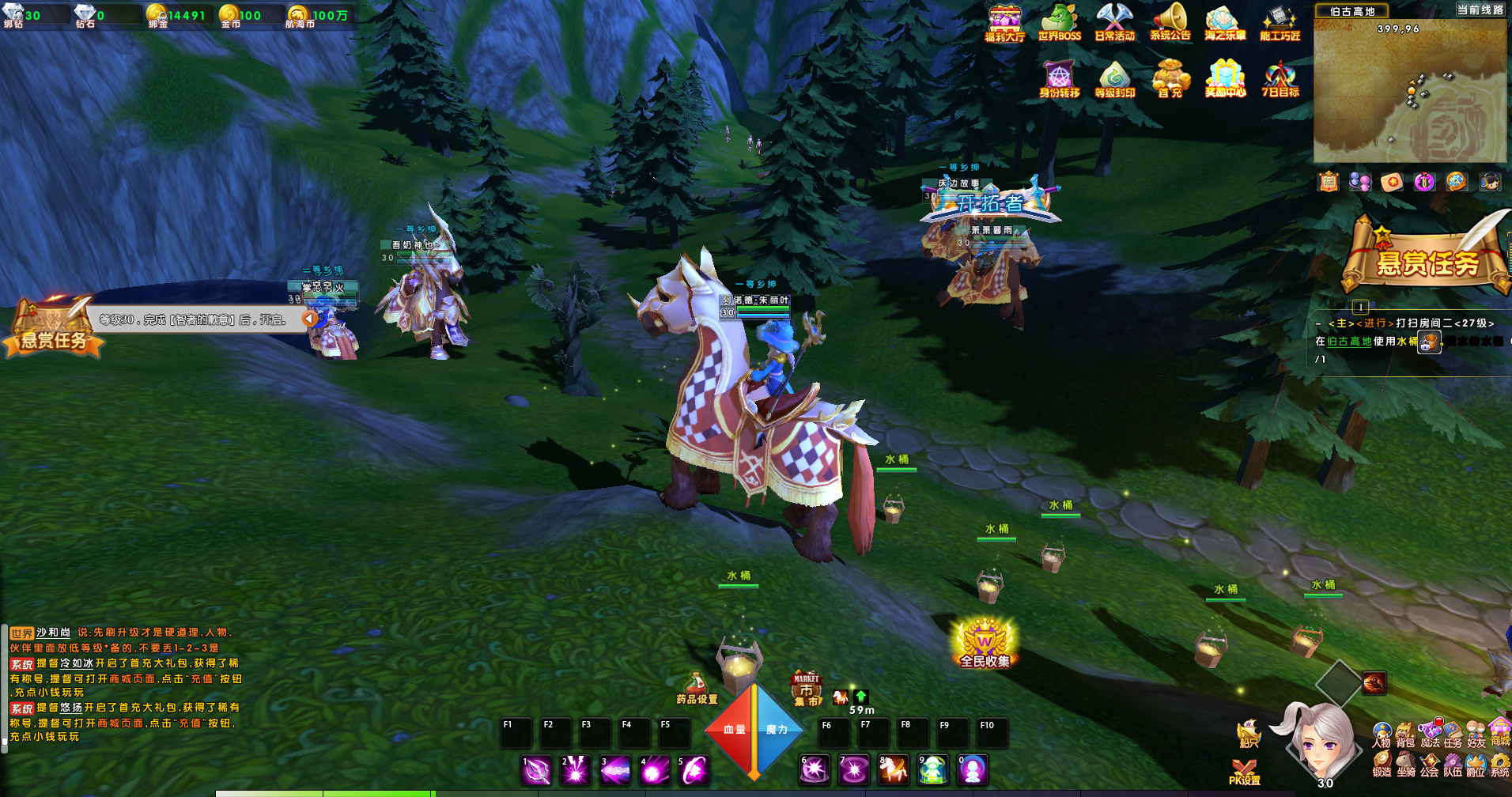Open the 首充 first recharge gold bag
Image resolution: width=1512 pixels, height=797 pixels.
(x=1170, y=78)
